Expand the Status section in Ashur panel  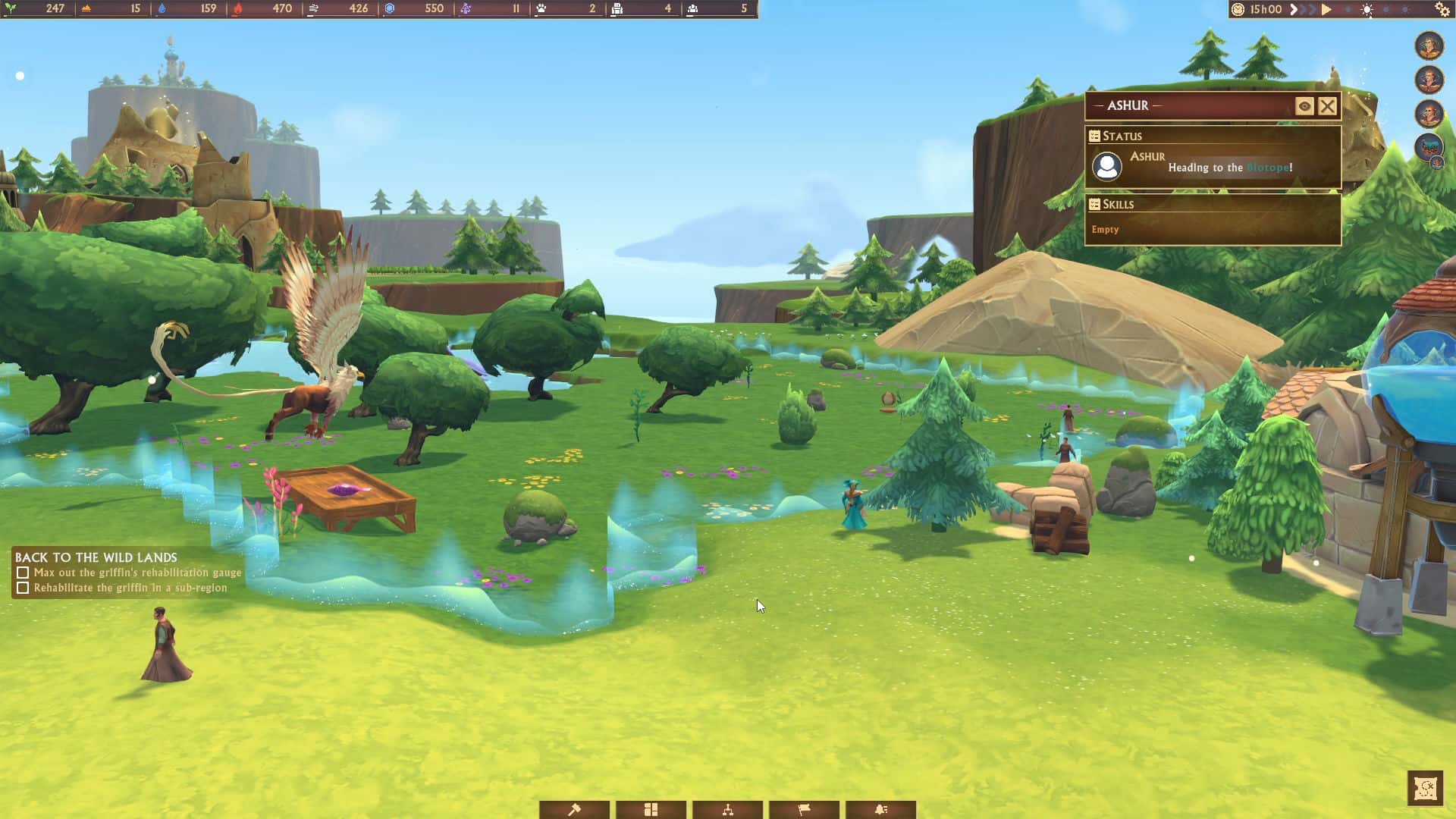pos(1122,136)
